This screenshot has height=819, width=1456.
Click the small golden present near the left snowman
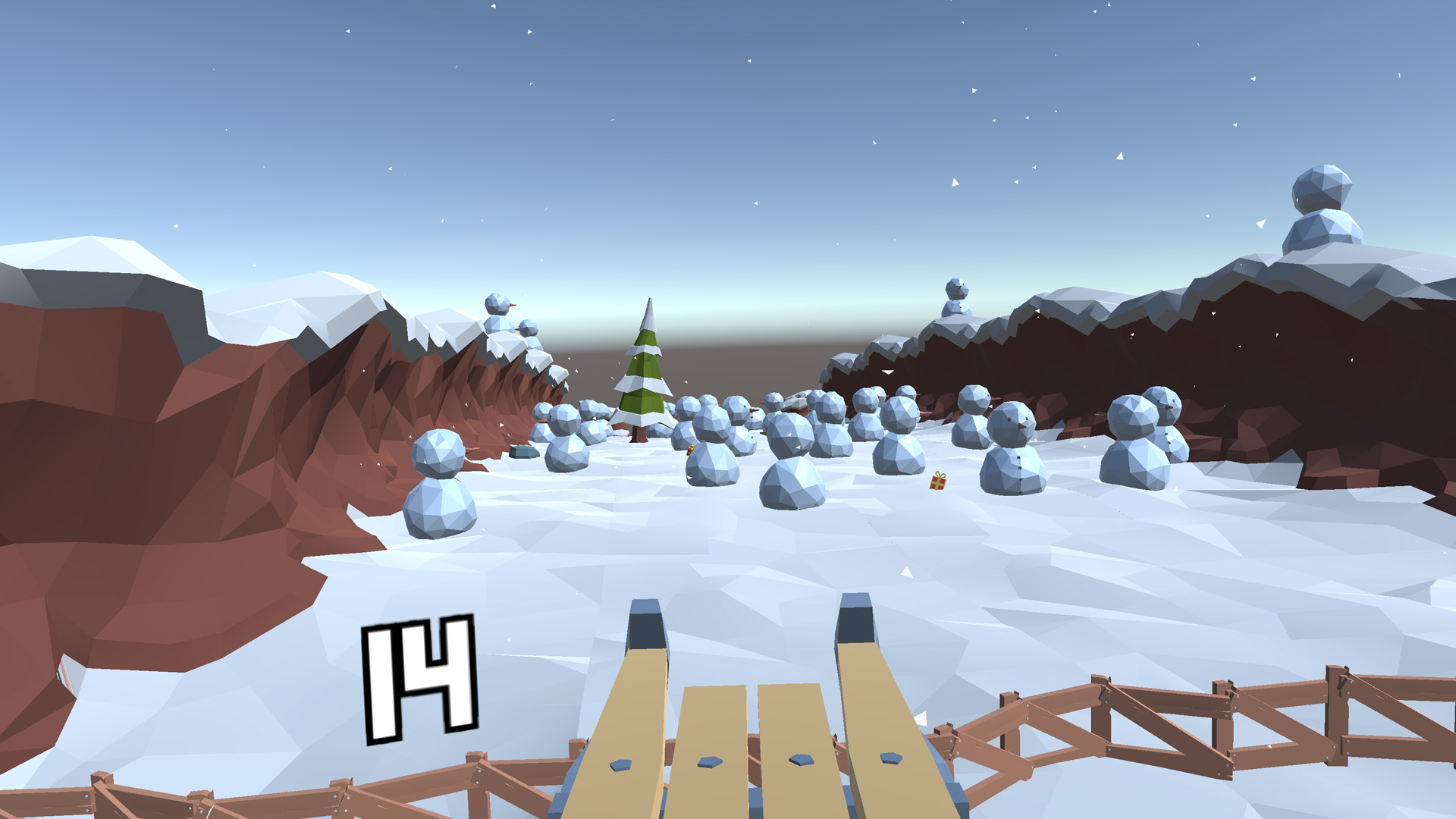pos(690,449)
